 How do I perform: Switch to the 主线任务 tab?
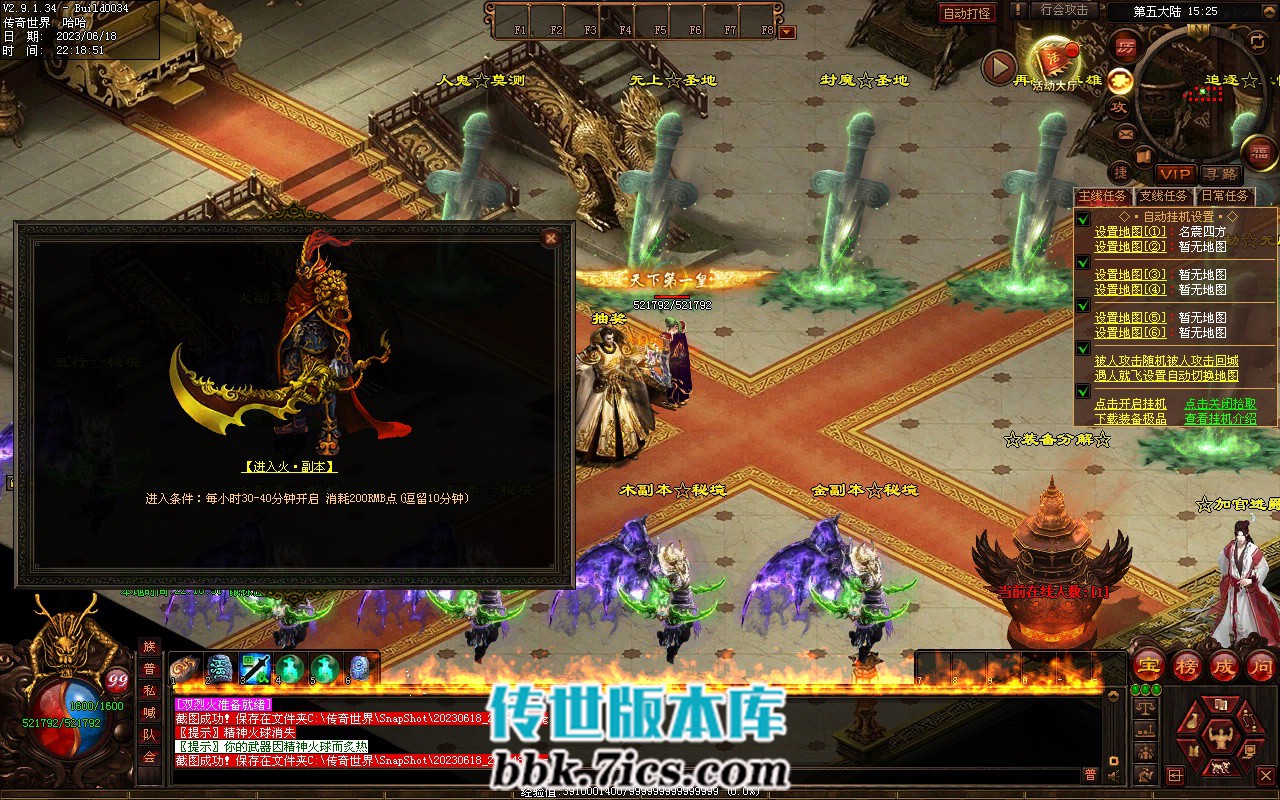[x=1104, y=197]
